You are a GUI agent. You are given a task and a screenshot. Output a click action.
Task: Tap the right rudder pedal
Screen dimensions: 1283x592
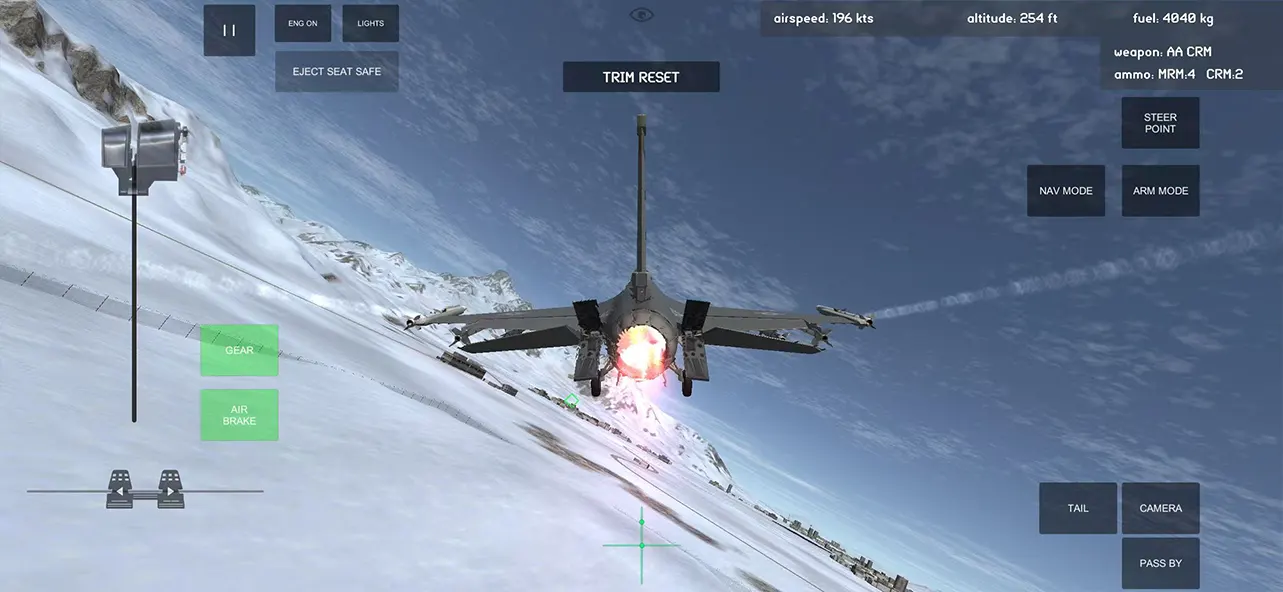coord(171,489)
